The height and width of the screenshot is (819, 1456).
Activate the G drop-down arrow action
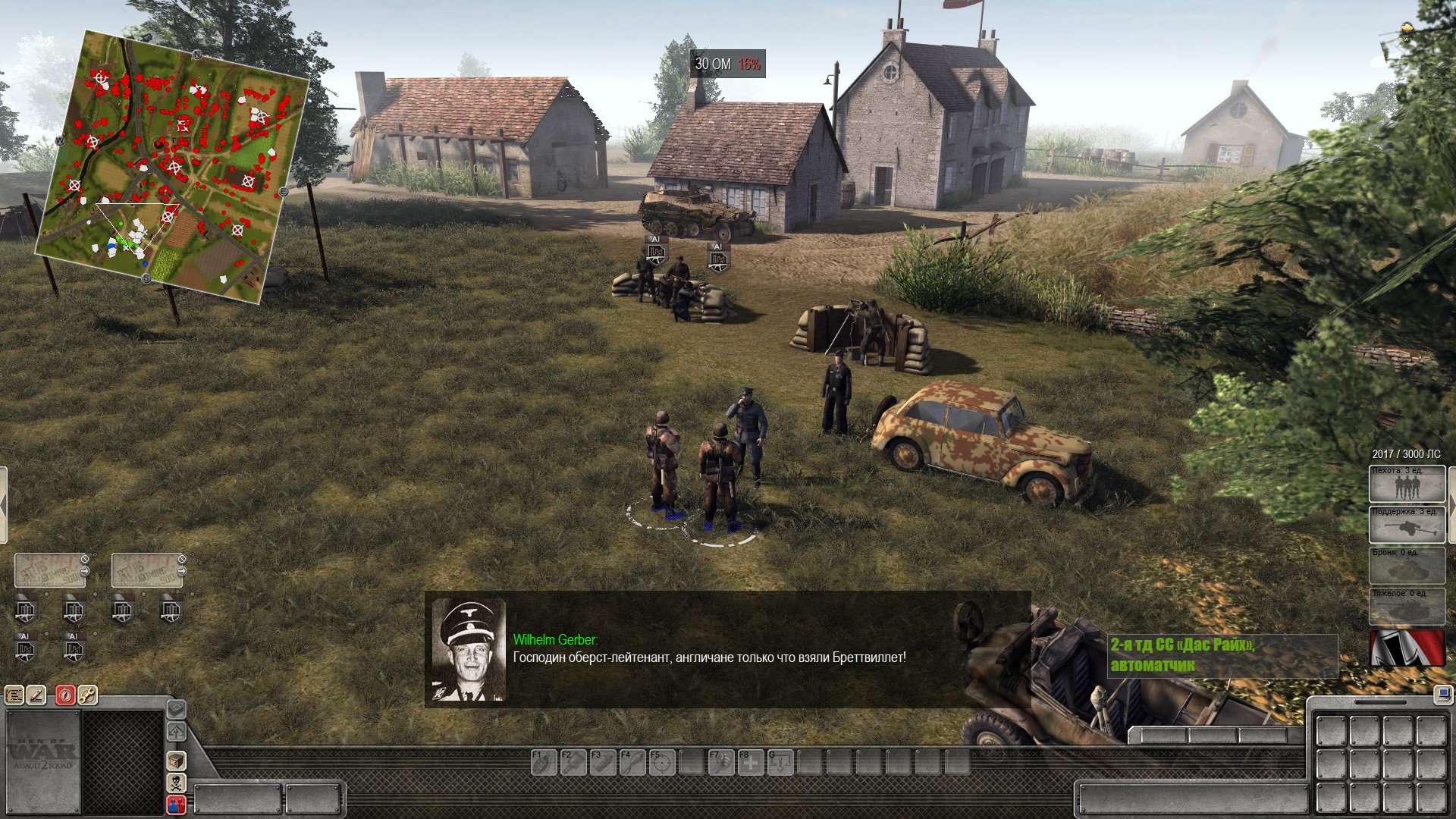point(780,762)
